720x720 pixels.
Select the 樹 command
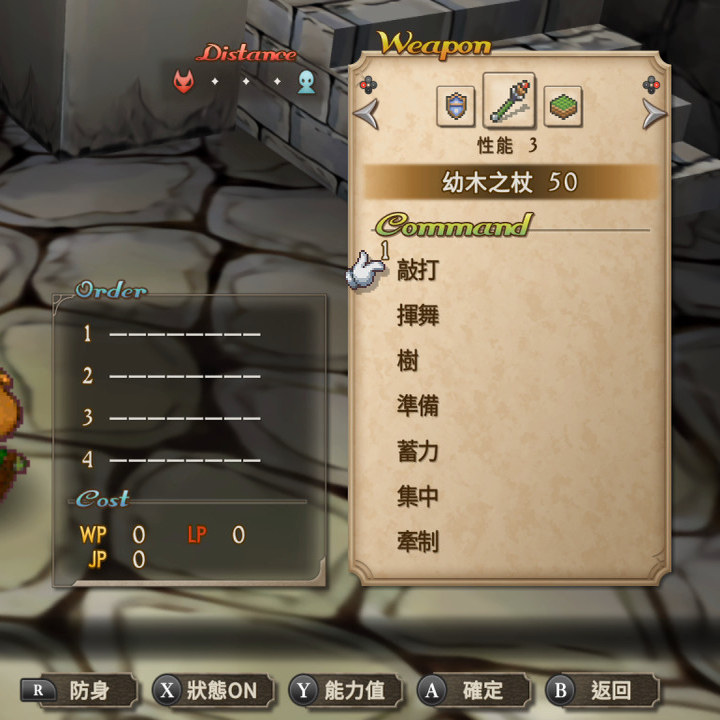[408, 361]
